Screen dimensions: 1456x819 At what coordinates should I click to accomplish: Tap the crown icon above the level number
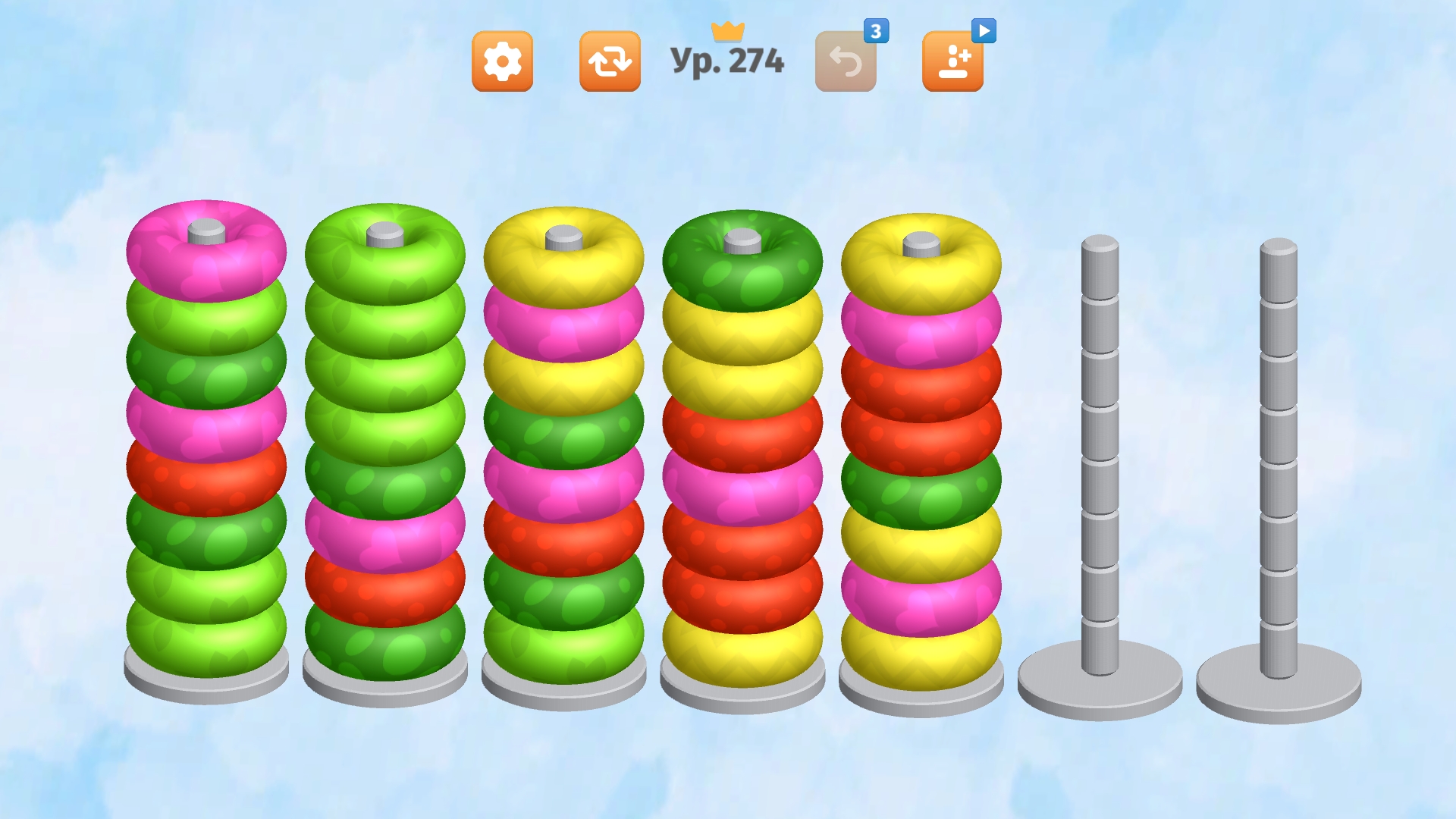pyautogui.click(x=729, y=30)
